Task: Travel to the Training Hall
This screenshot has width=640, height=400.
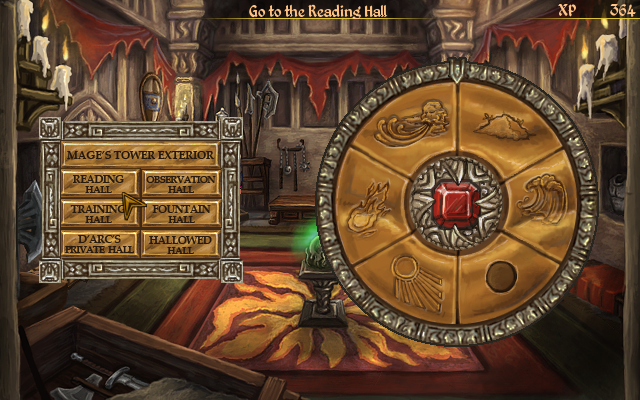Action: (x=97, y=213)
